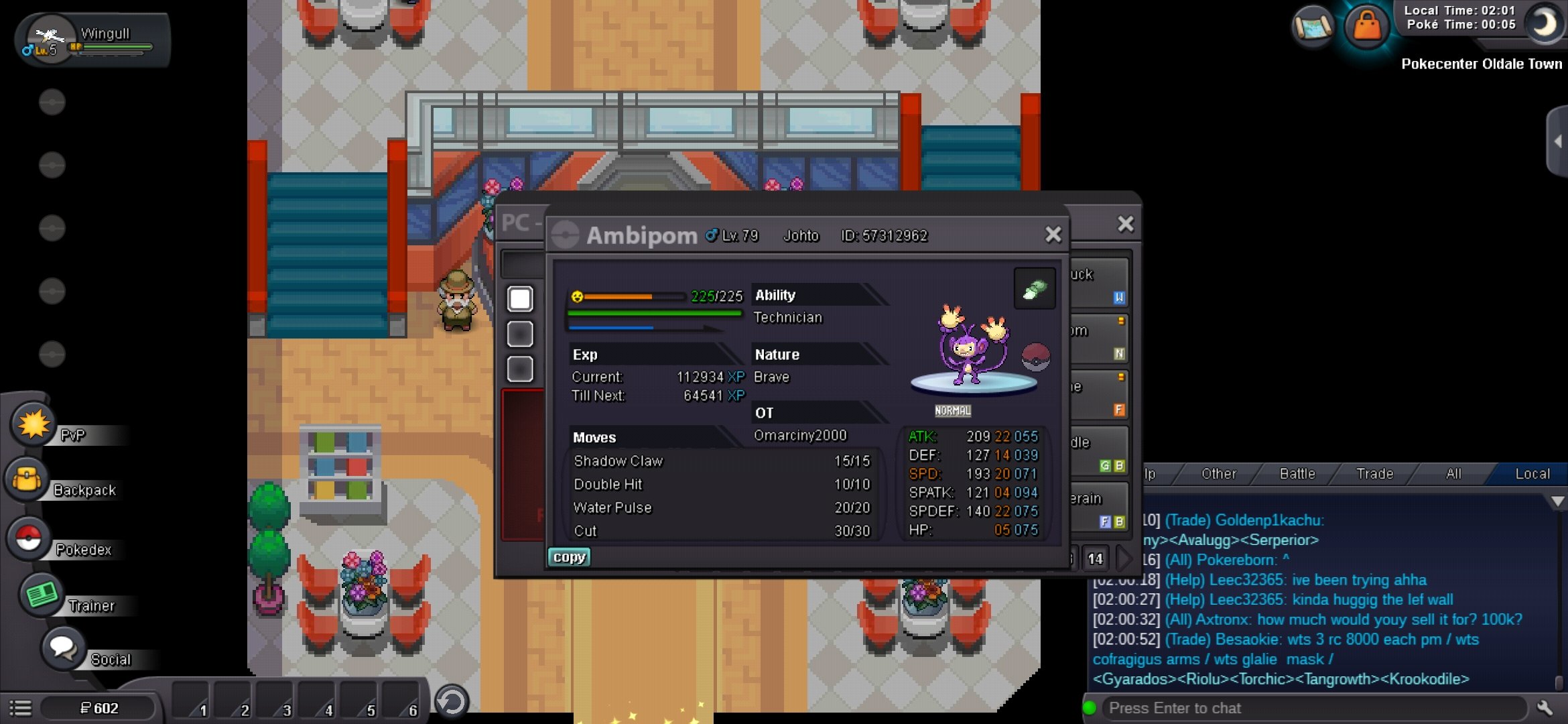This screenshot has height=724, width=1568.
Task: Close the Ambipom summary window
Action: point(1053,234)
